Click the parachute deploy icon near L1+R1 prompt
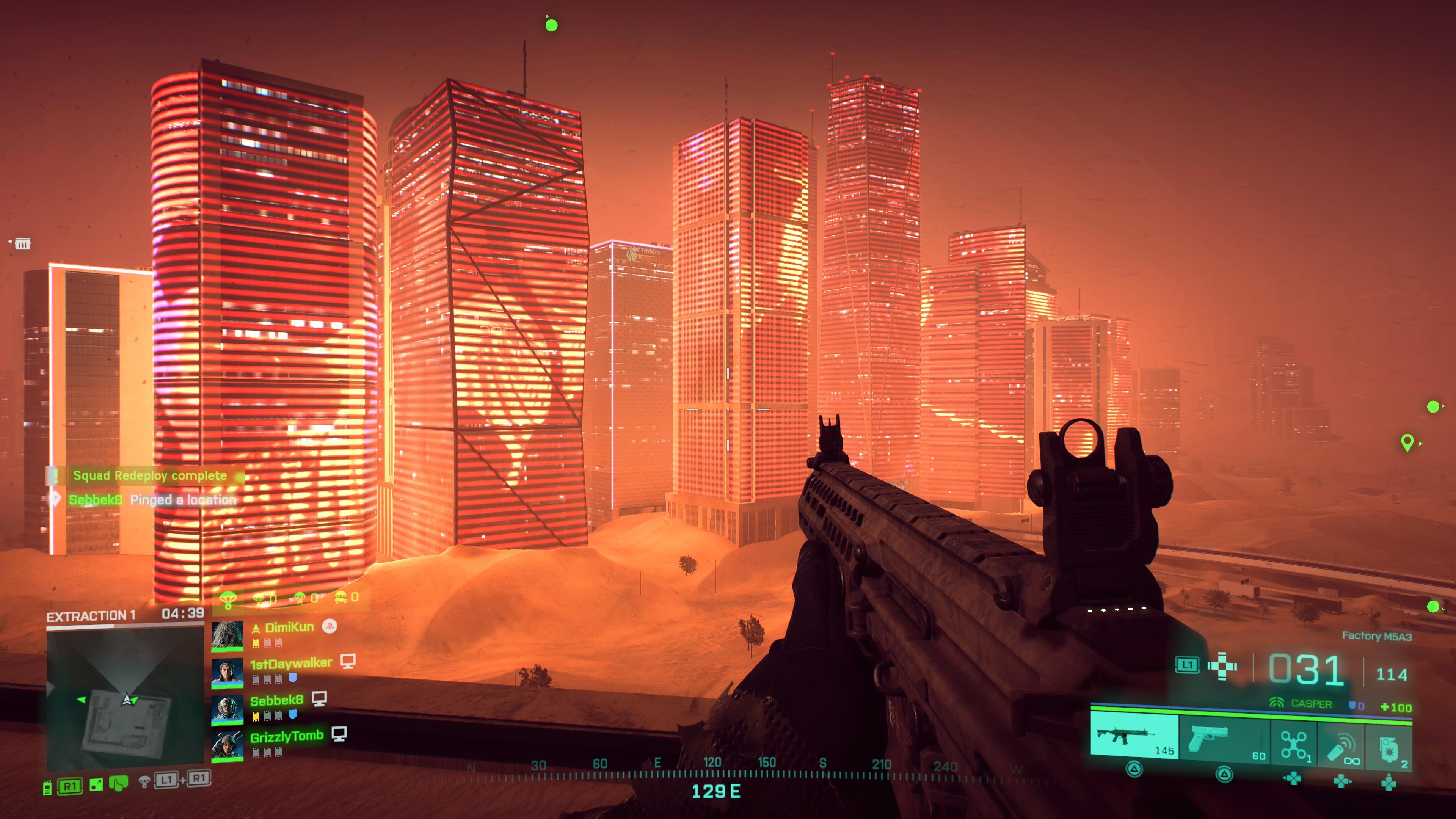This screenshot has width=1456, height=819. point(145,784)
